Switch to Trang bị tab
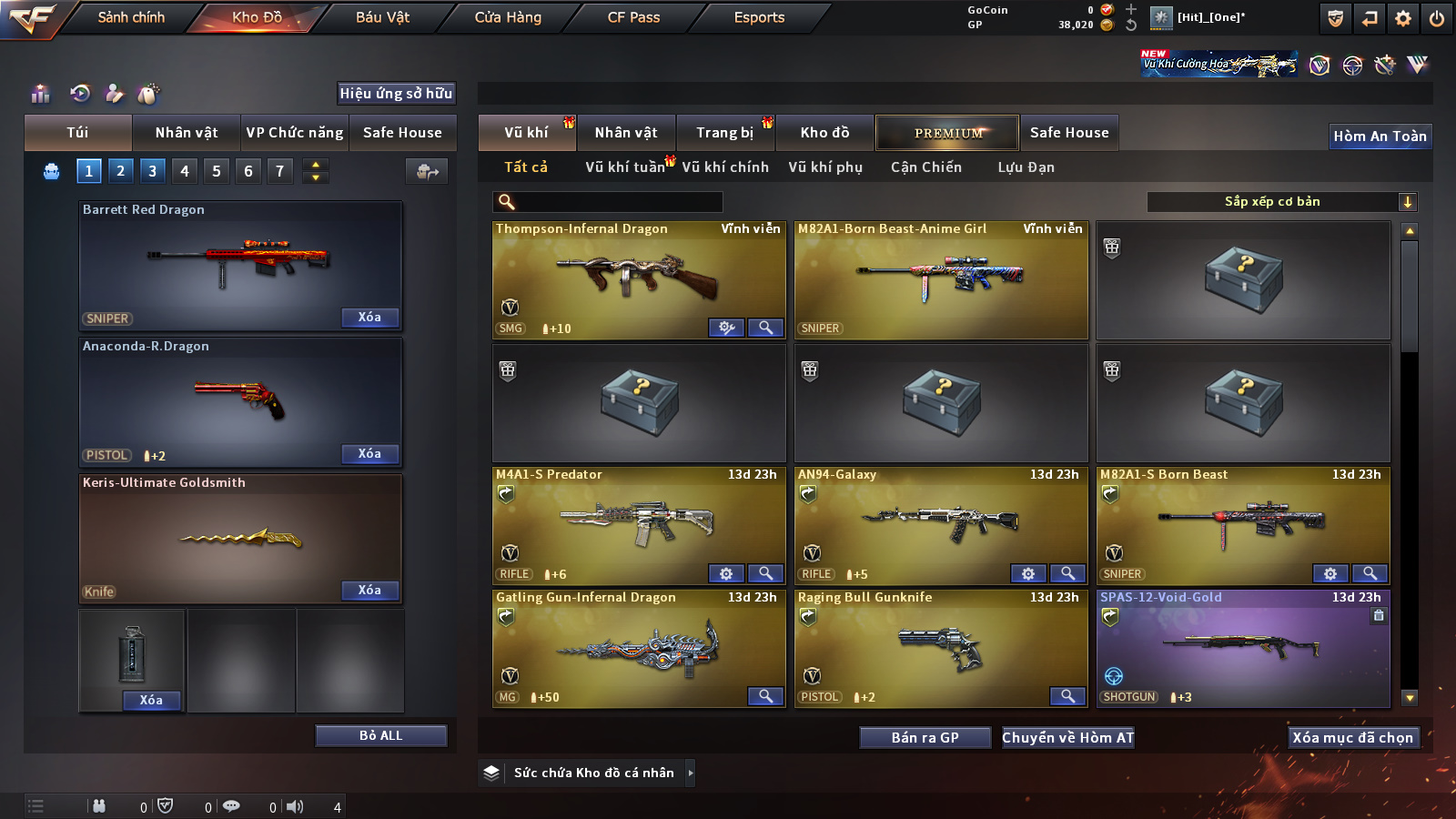This screenshot has height=819, width=1456. point(724,133)
